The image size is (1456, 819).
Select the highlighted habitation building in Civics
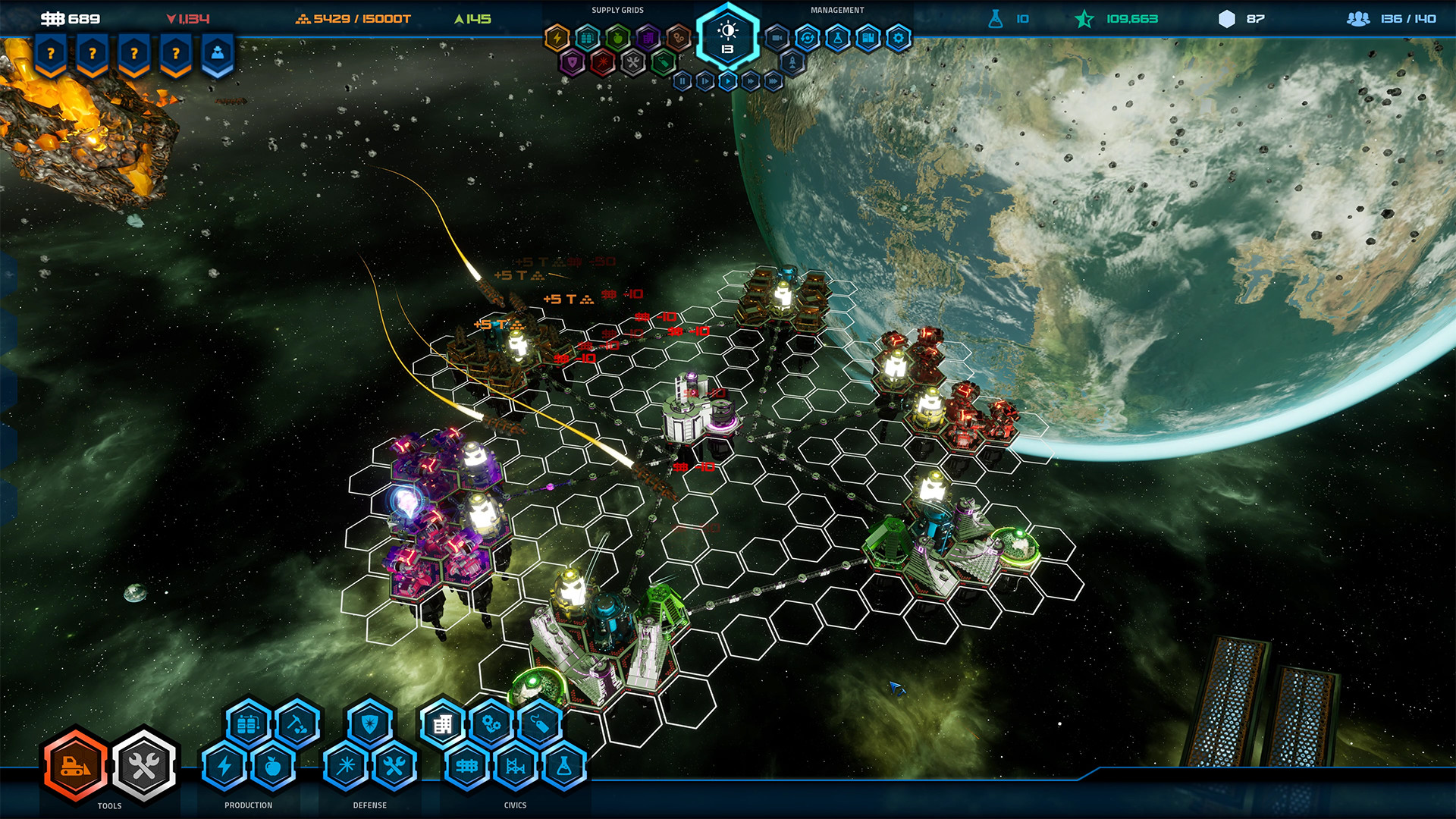pos(443,723)
